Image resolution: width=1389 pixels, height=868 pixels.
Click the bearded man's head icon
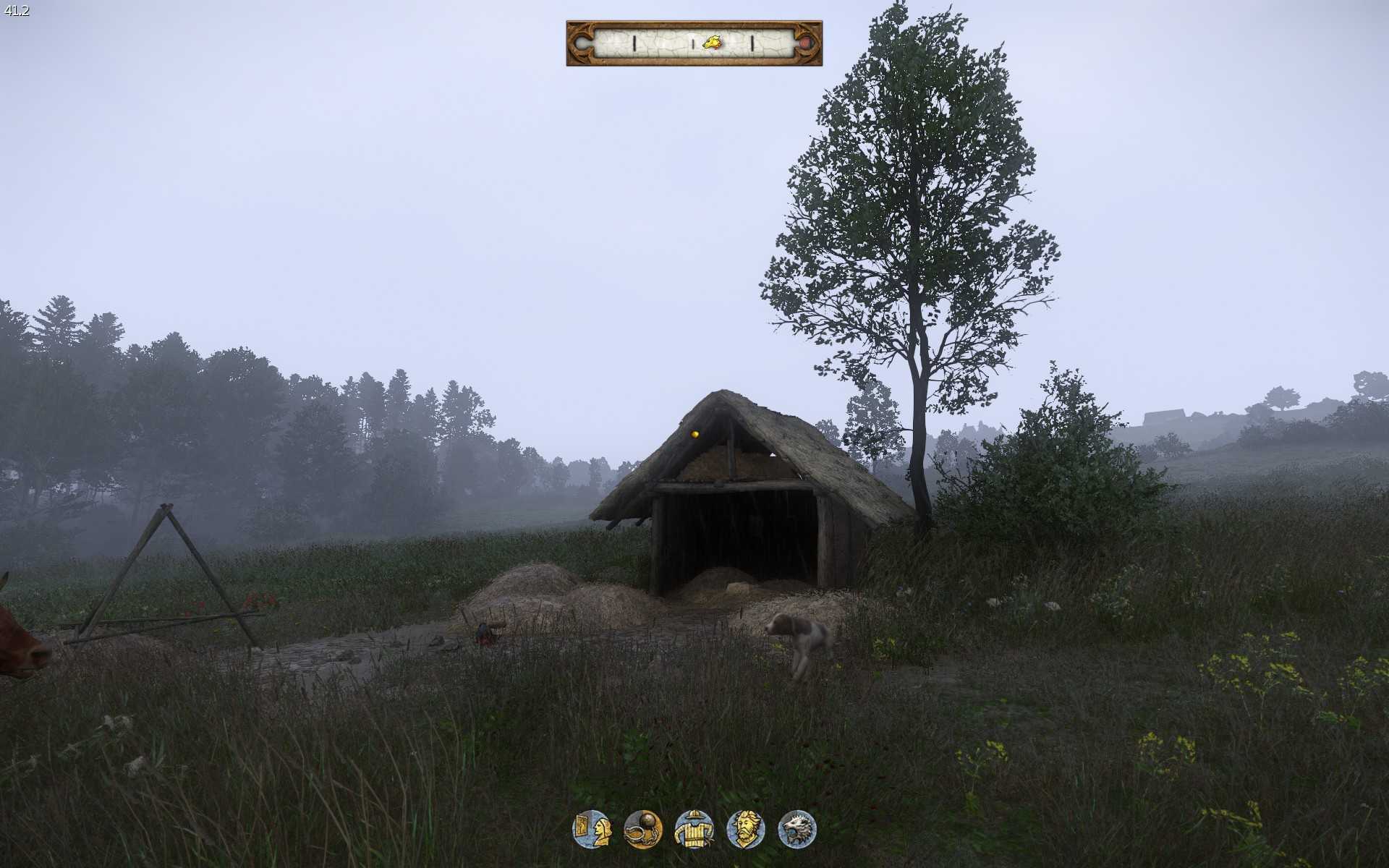point(746,829)
